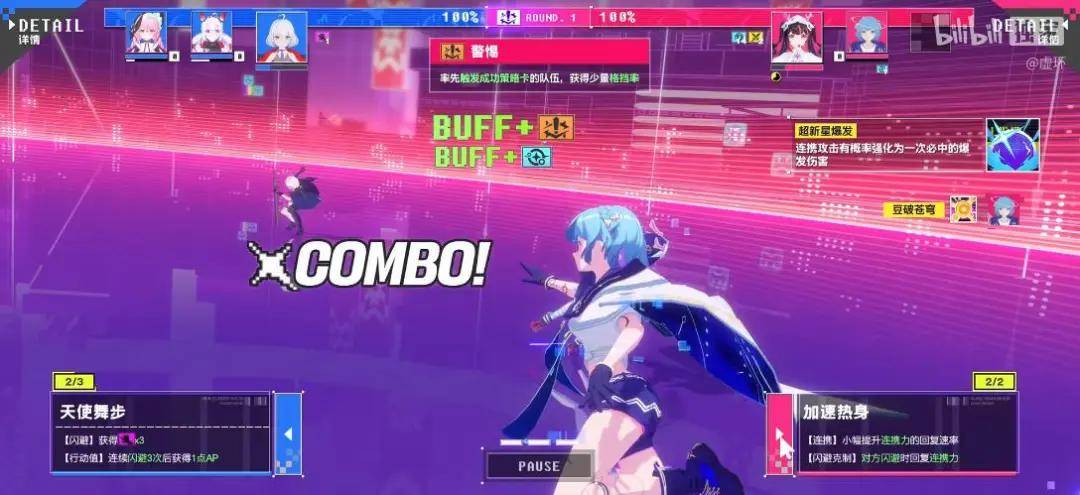Screen dimensions: 1080x495
Task: Pause the battle with the PAUSE button
Action: (539, 466)
